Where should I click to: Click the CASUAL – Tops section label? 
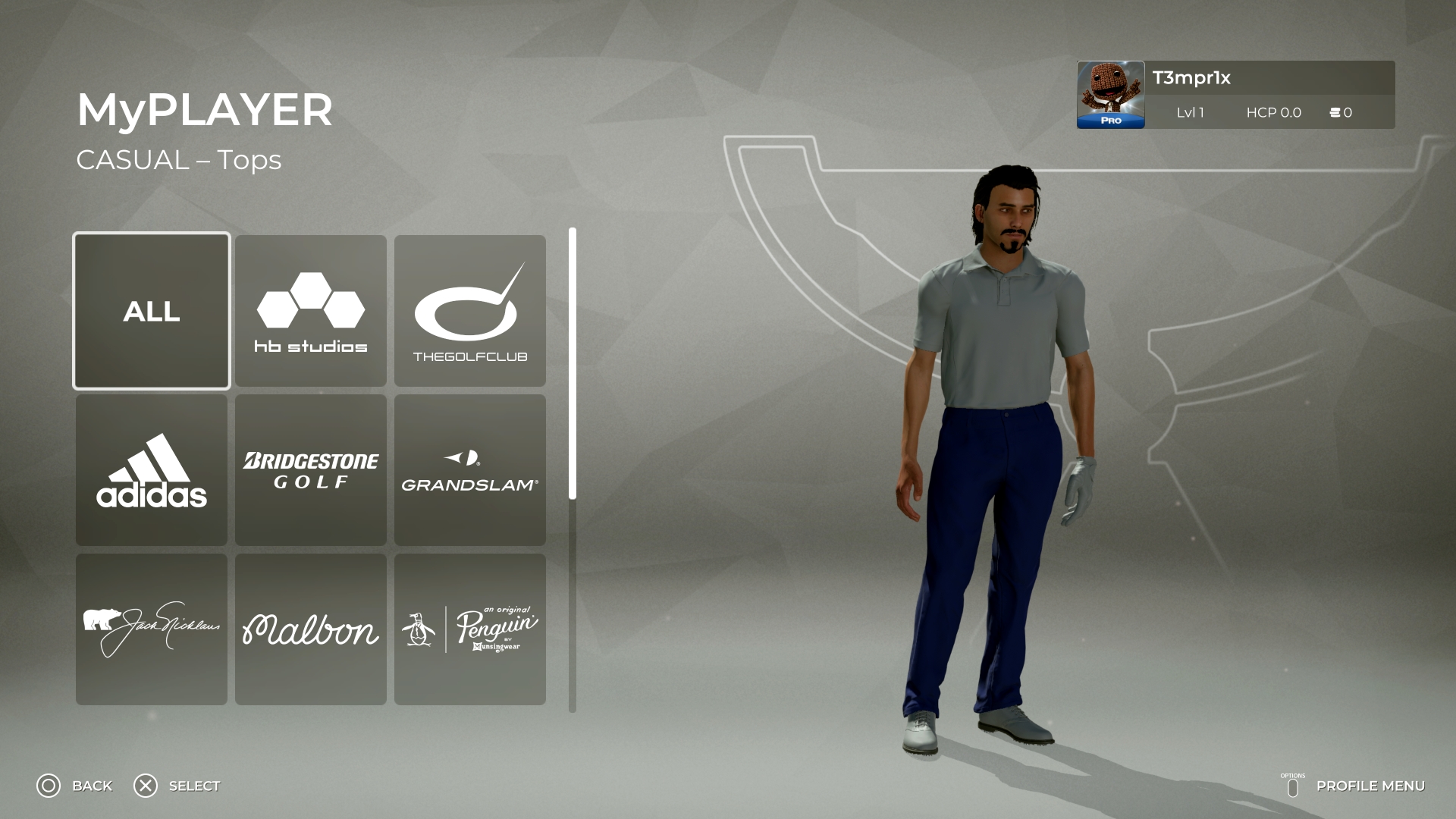click(x=179, y=159)
